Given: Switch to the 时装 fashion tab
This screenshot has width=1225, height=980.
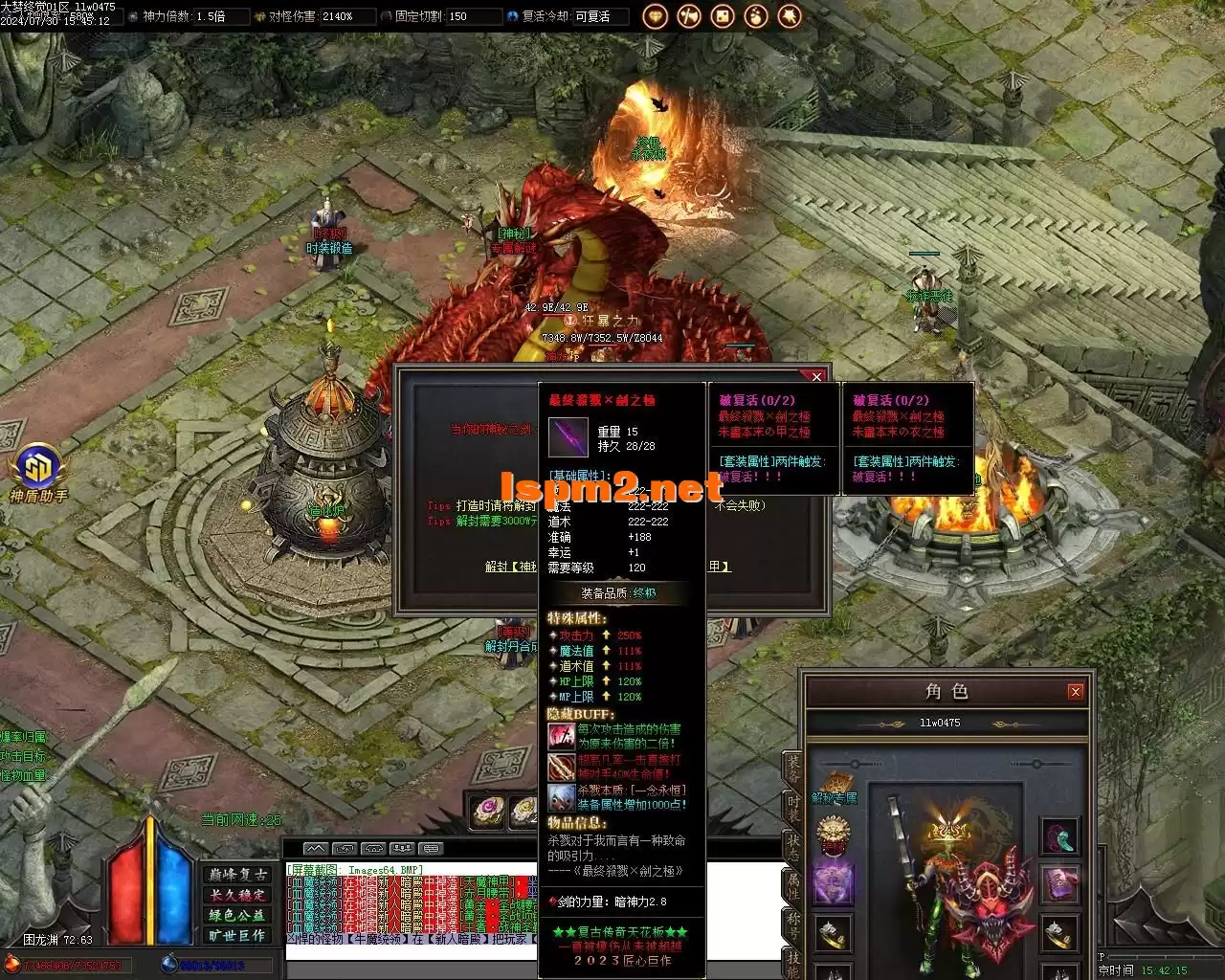Looking at the screenshot, I should tap(793, 811).
